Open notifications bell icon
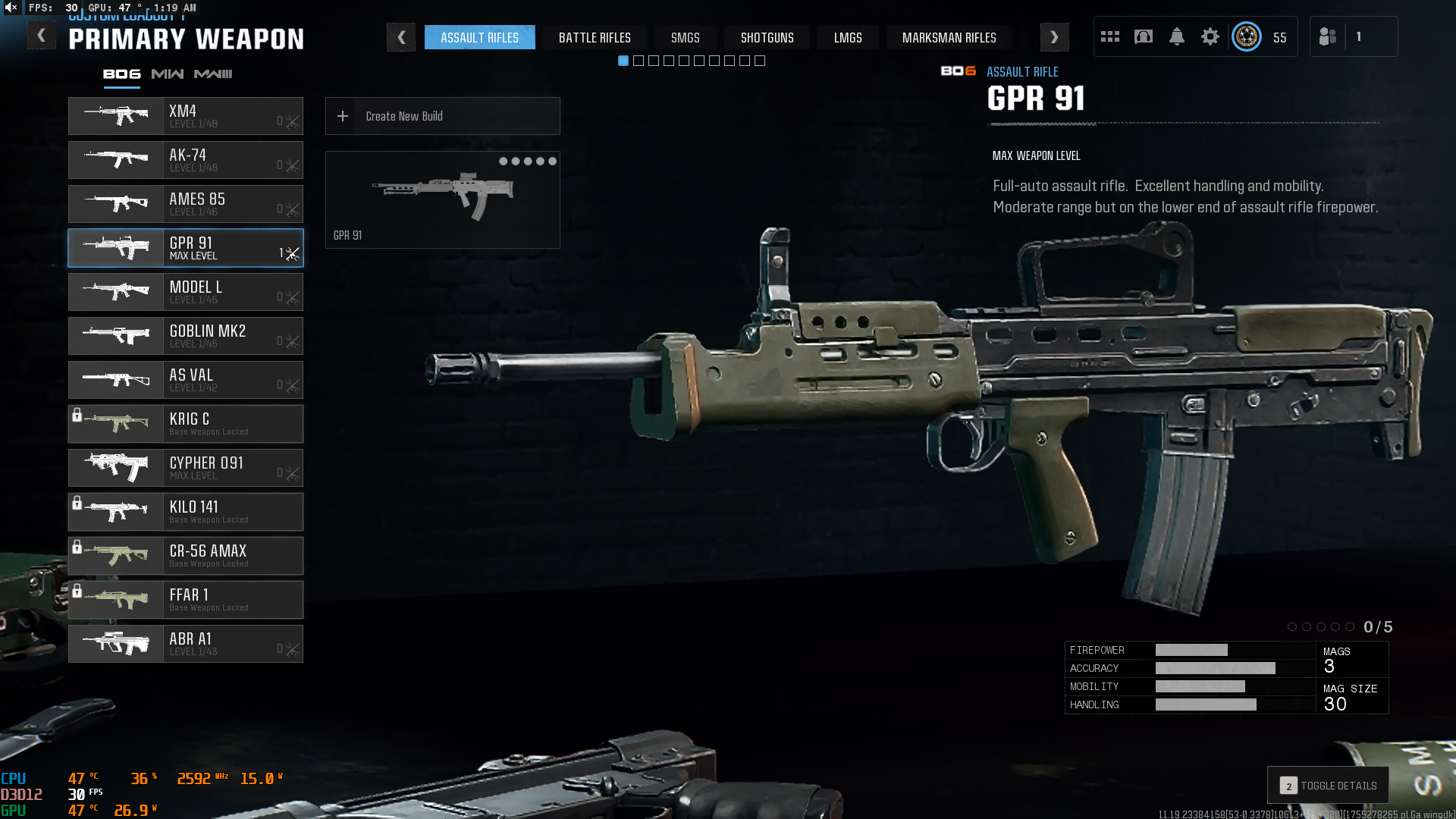 (1177, 36)
